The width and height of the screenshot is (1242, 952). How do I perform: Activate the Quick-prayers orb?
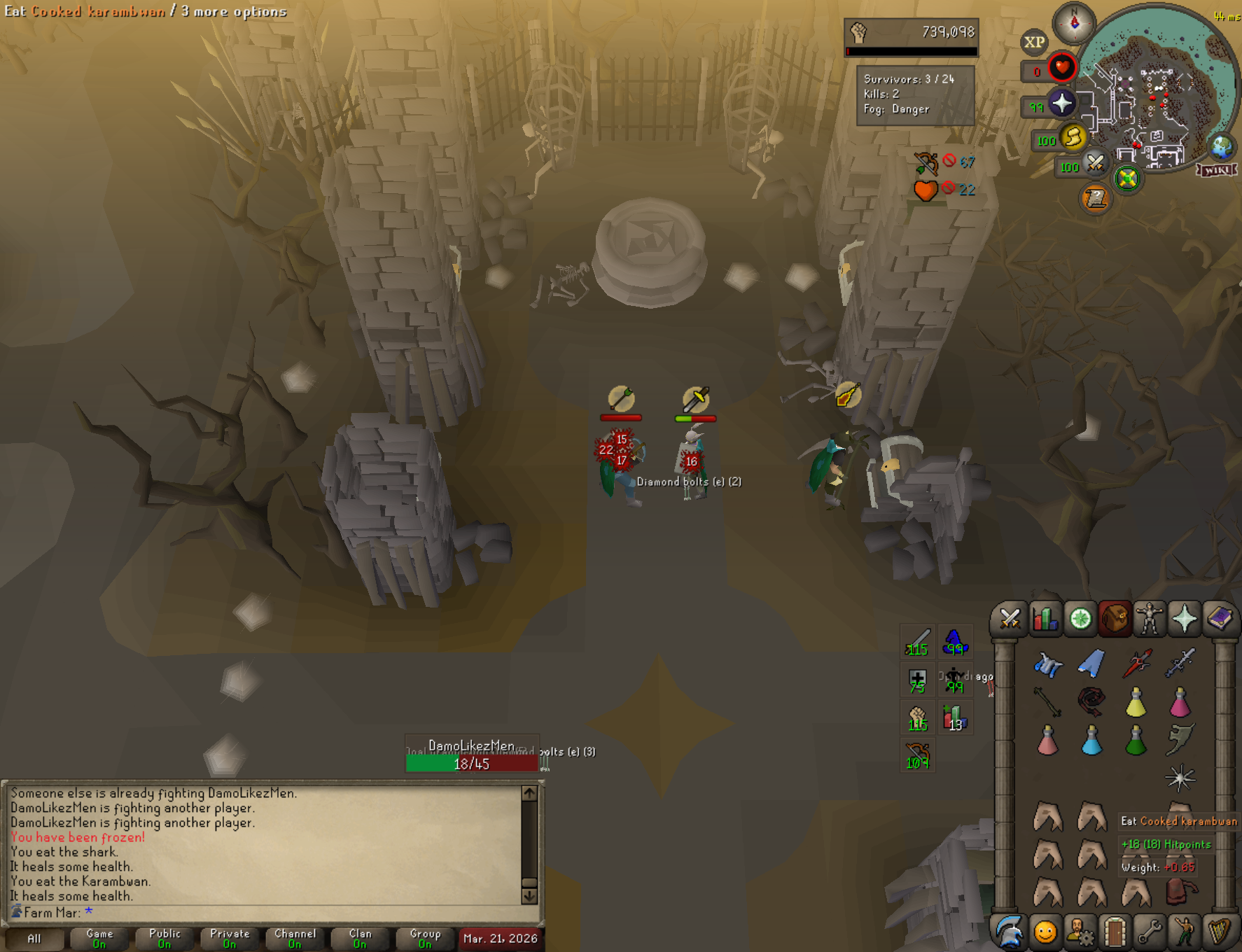[1062, 104]
